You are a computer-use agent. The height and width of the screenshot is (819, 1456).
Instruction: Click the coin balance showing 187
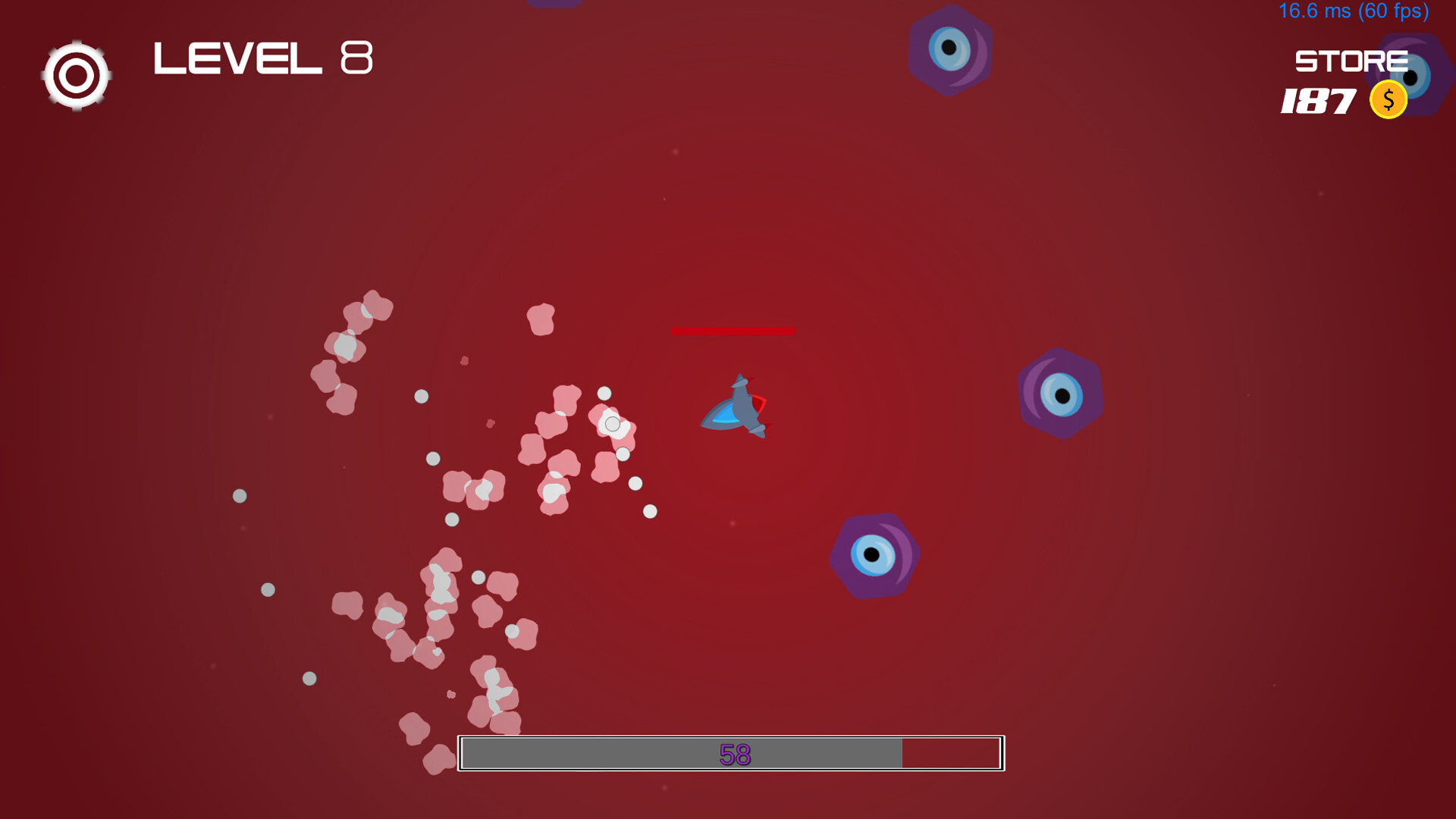[x=1319, y=101]
